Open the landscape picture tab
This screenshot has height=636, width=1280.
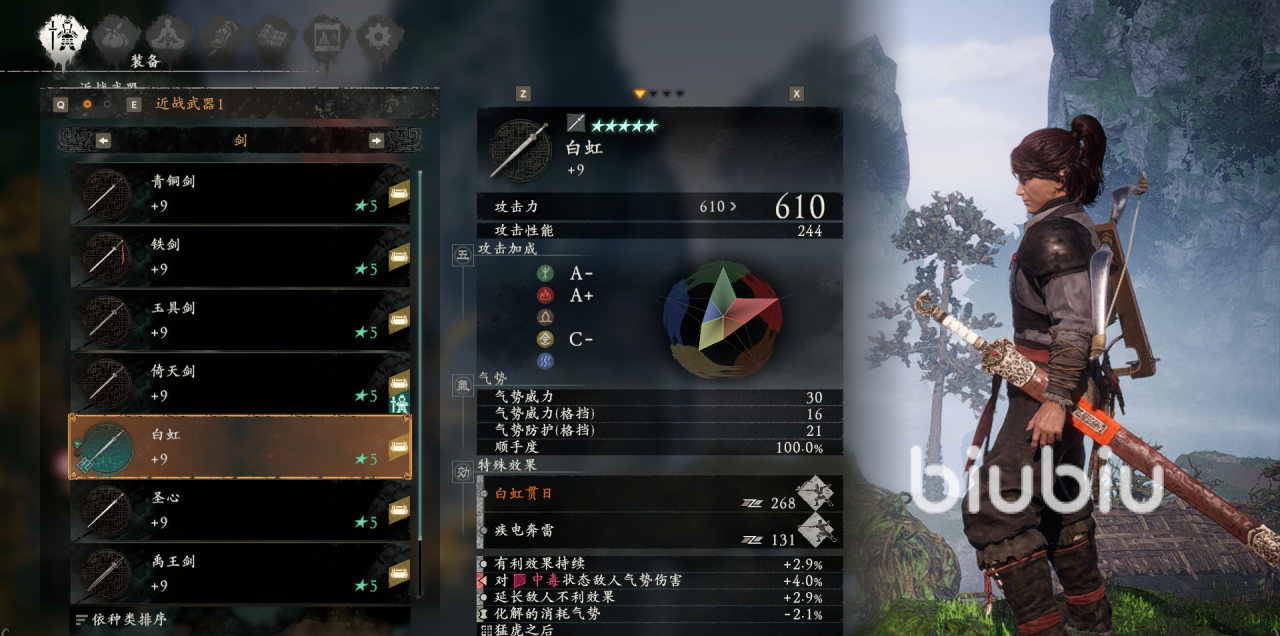326,38
